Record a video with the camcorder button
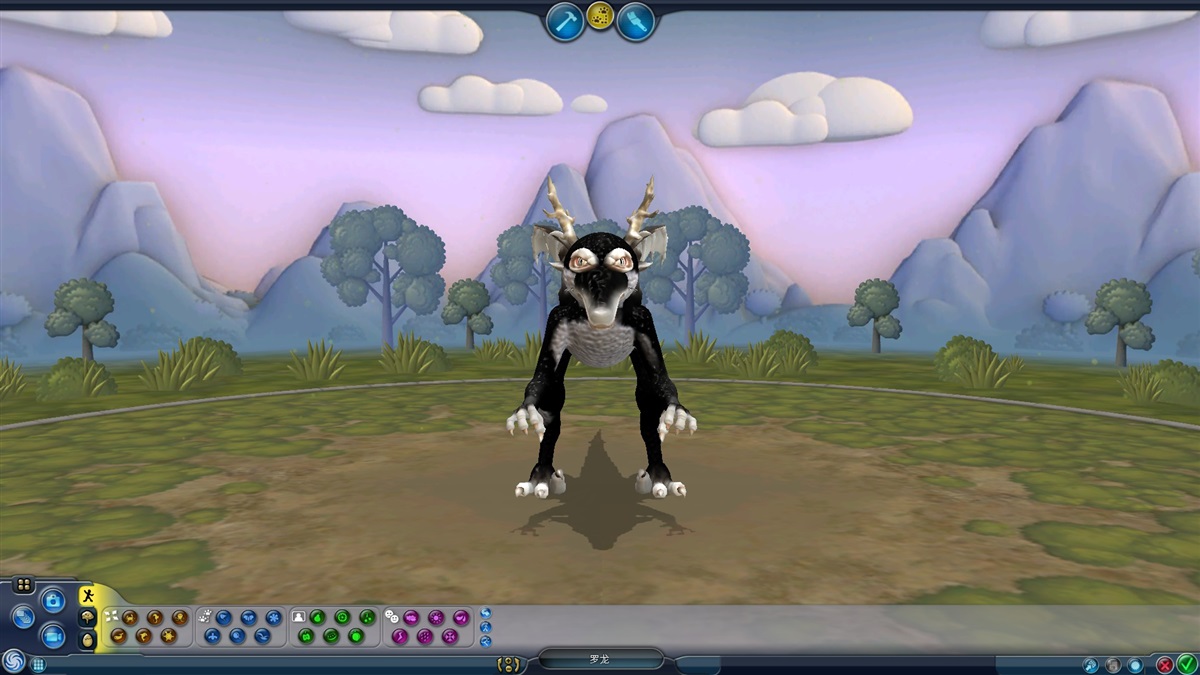This screenshot has width=1200, height=675. (x=53, y=635)
